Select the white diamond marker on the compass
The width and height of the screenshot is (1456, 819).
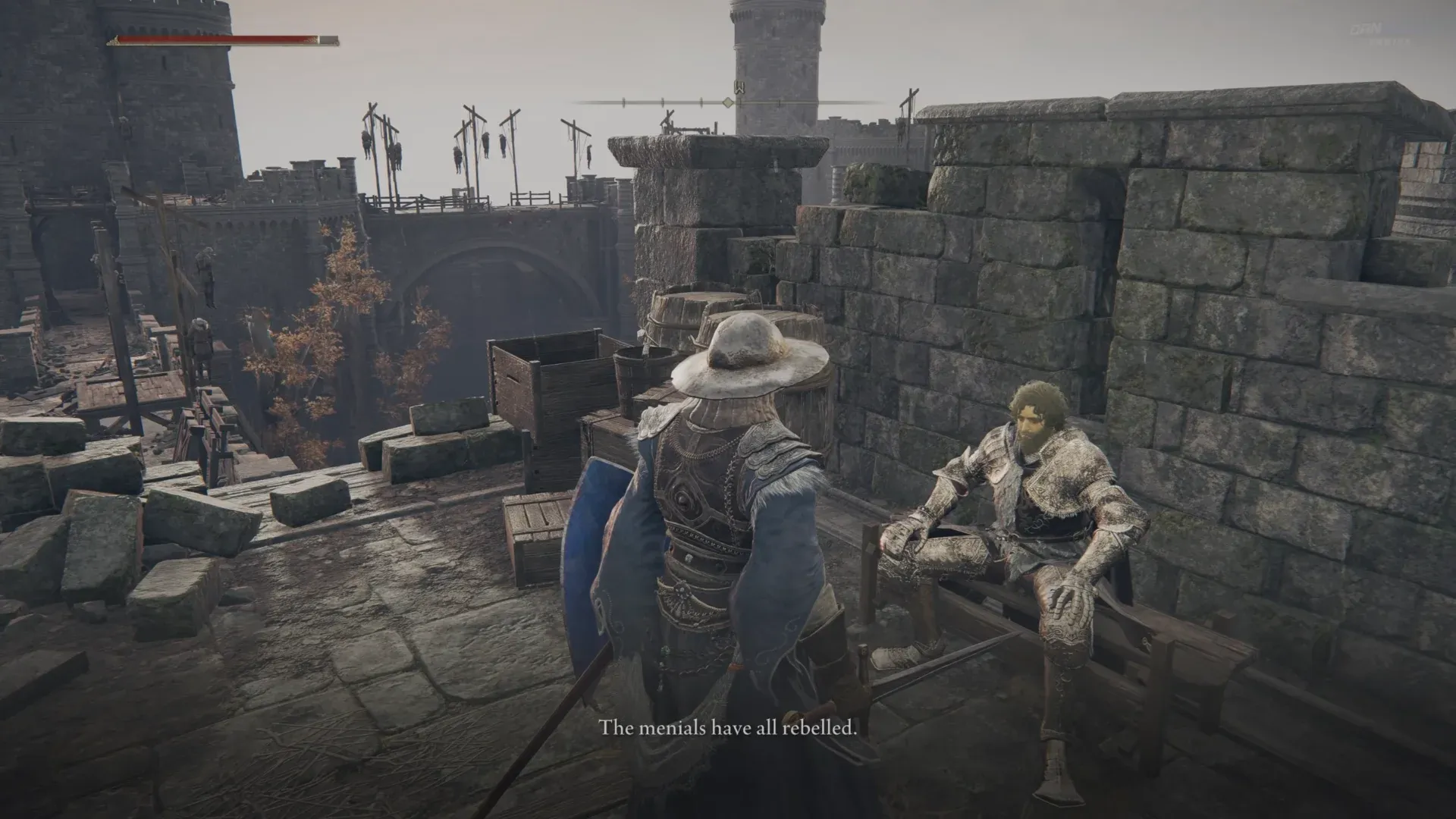click(x=728, y=102)
